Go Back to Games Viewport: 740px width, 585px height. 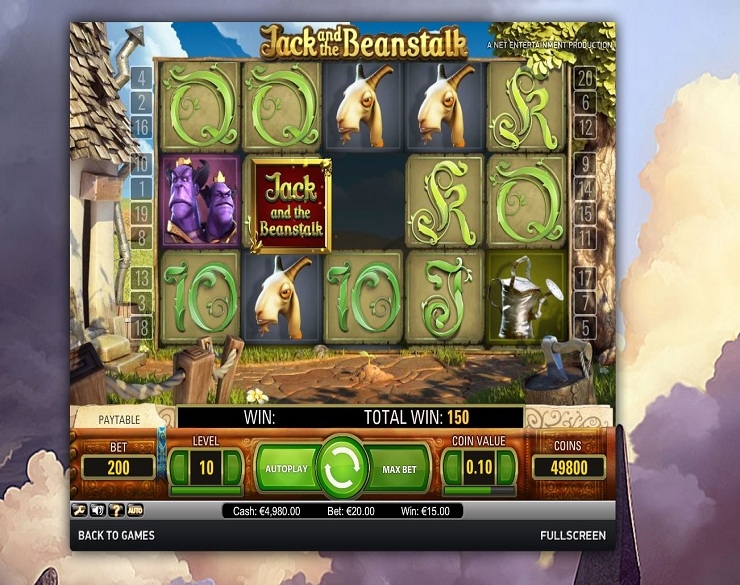point(117,536)
